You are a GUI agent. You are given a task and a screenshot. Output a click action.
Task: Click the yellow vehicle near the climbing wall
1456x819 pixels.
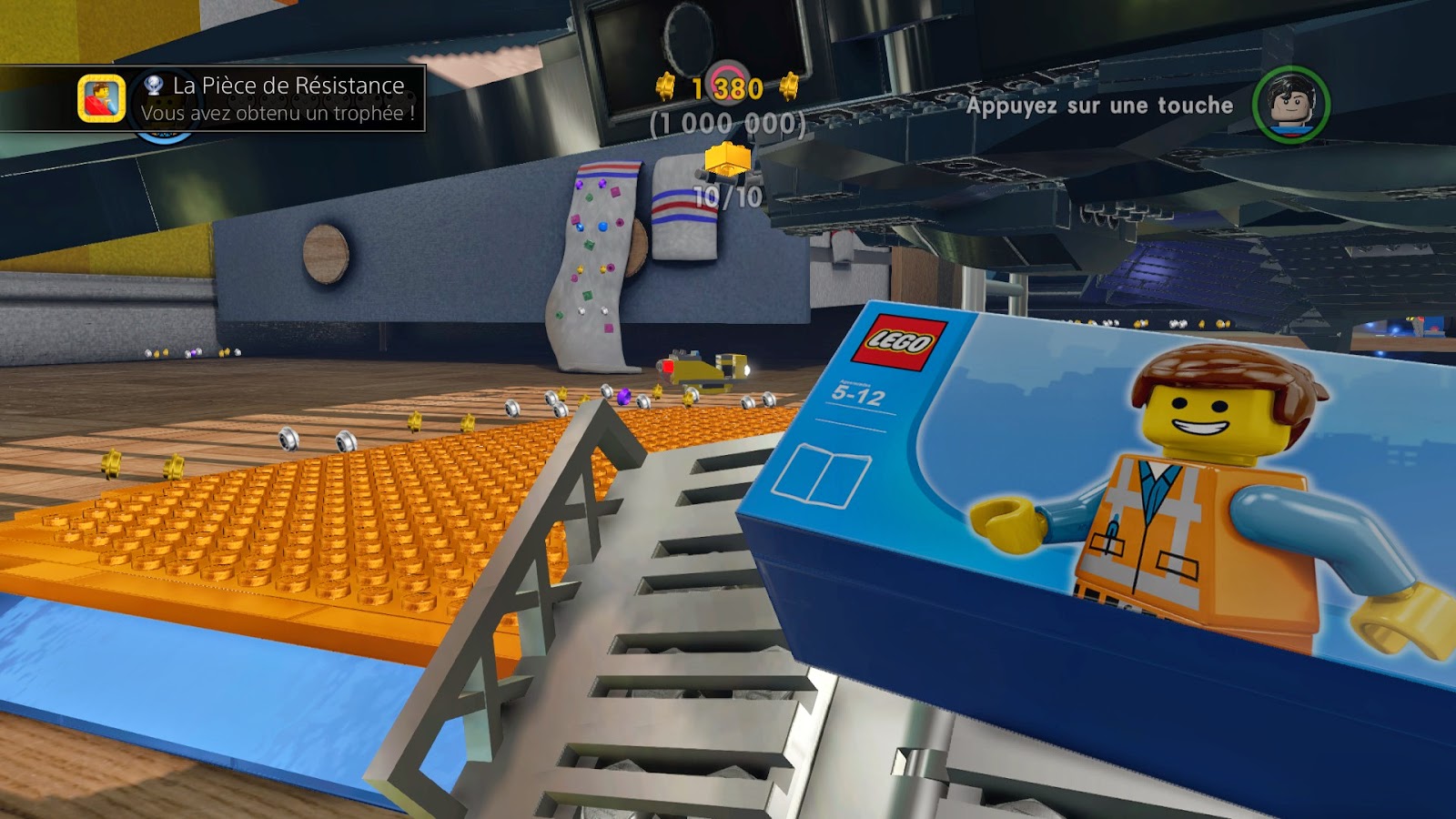[705, 370]
